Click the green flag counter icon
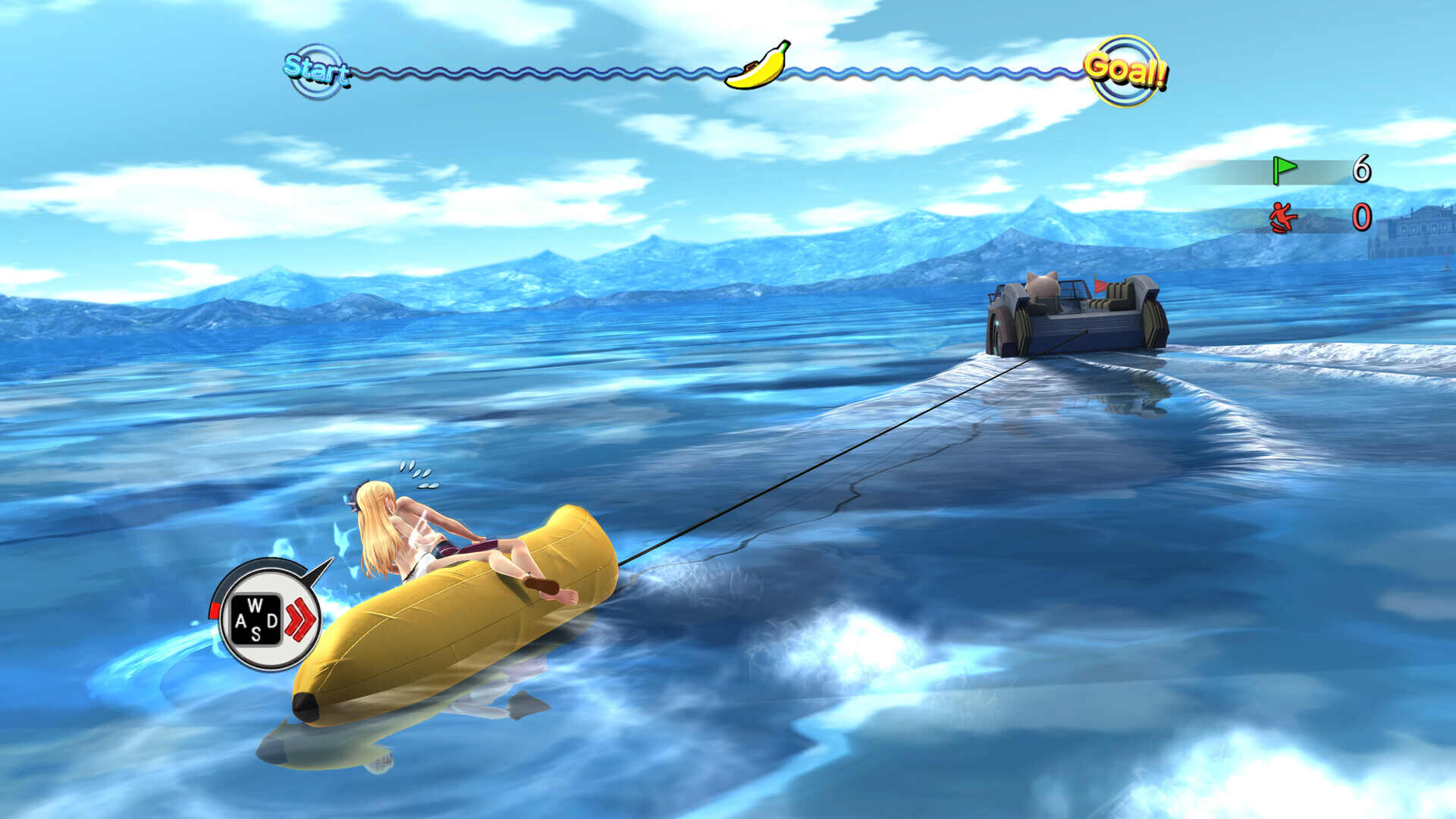Screen dimensions: 1456x819 [x=1284, y=170]
